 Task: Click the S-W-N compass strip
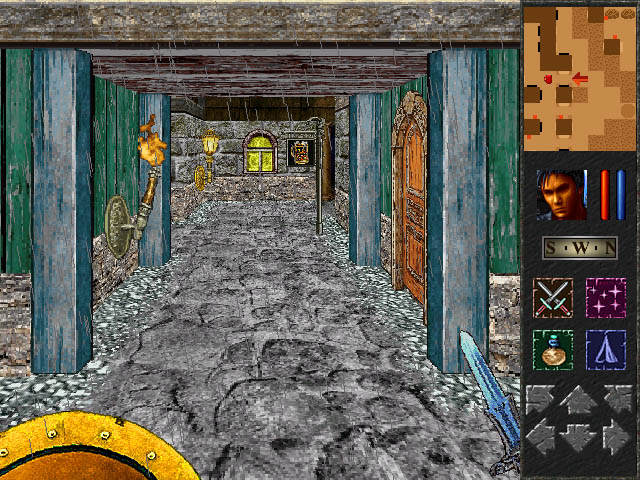pyautogui.click(x=579, y=248)
